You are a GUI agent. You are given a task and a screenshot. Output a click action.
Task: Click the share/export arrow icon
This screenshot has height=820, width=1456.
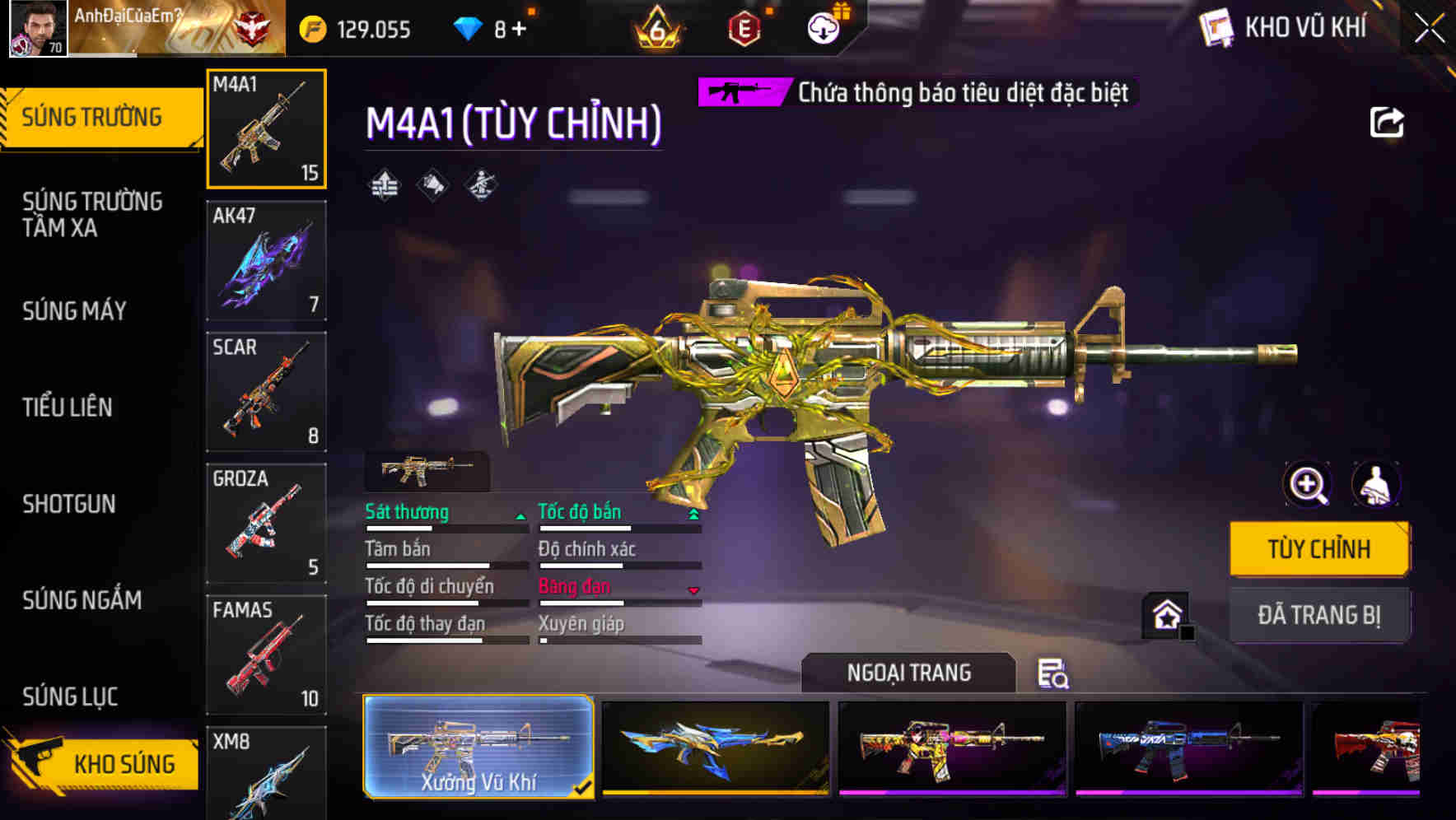tap(1388, 122)
